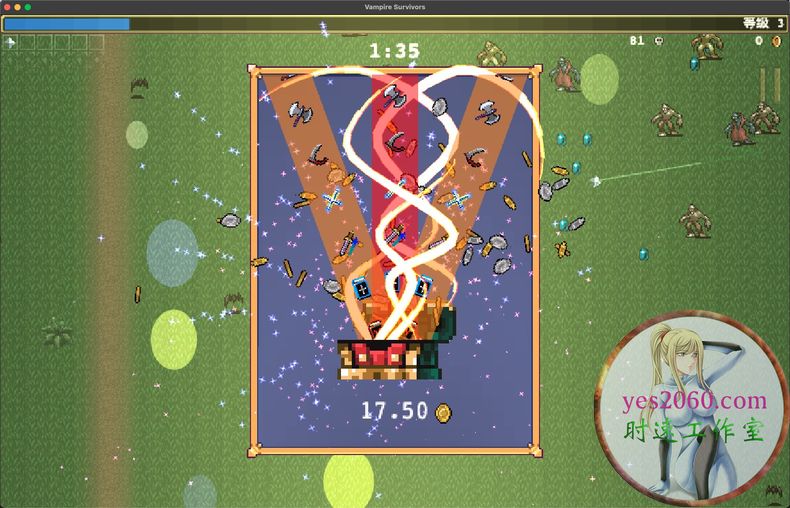Close the Vampire Survivors window
Viewport: 790px width, 508px height.
pyautogui.click(x=7, y=7)
